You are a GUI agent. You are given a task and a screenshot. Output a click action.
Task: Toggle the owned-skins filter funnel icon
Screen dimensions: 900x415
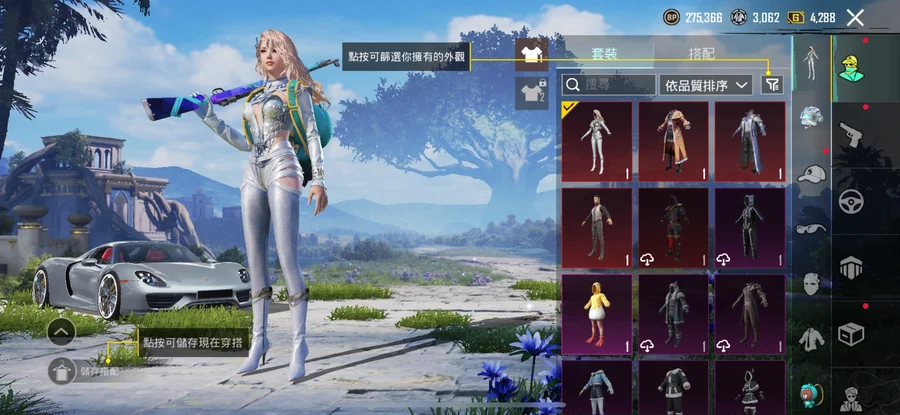click(771, 85)
